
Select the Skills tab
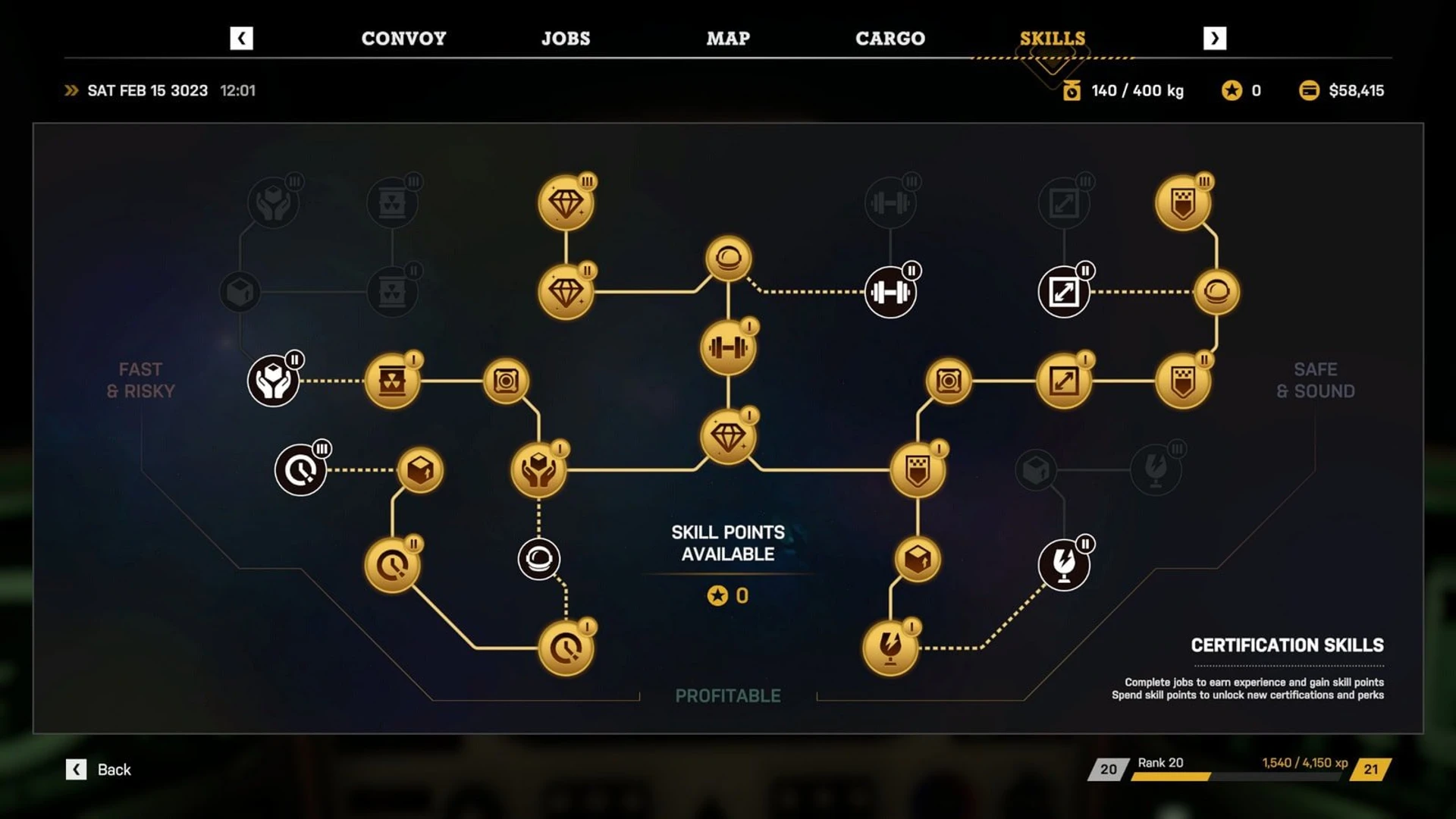1052,39
